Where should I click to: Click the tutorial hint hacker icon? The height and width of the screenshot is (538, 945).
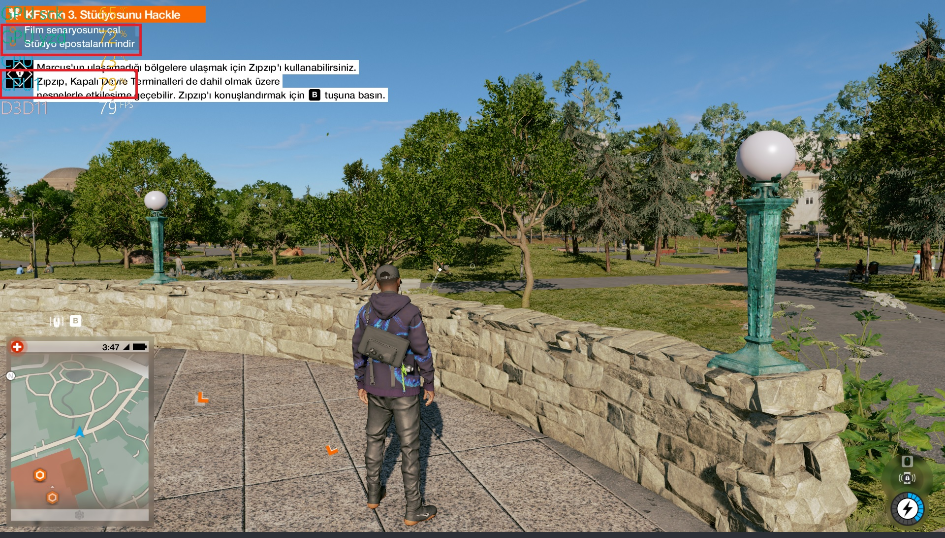(x=19, y=78)
